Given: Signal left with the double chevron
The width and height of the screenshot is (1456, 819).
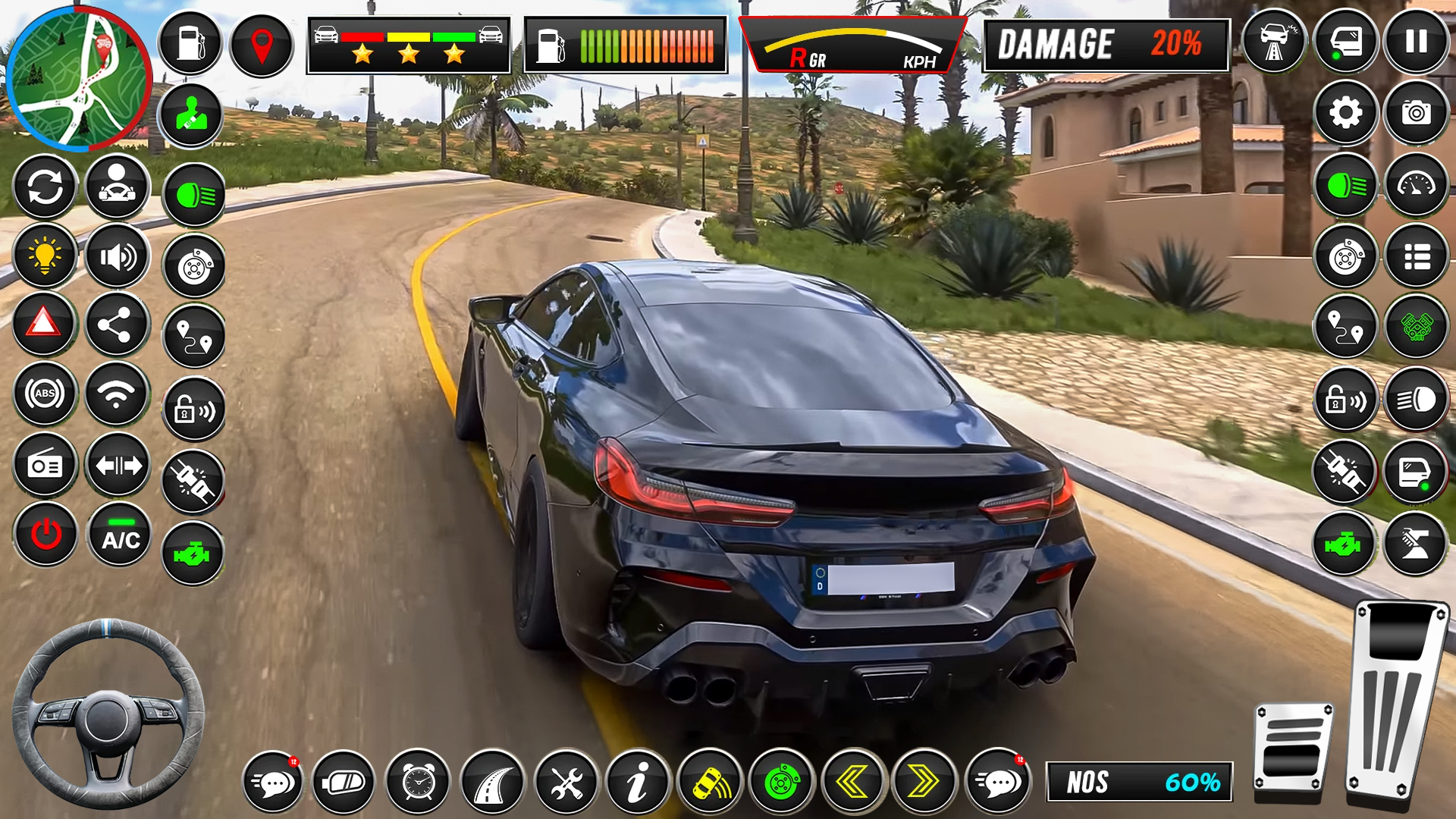Looking at the screenshot, I should click(852, 782).
